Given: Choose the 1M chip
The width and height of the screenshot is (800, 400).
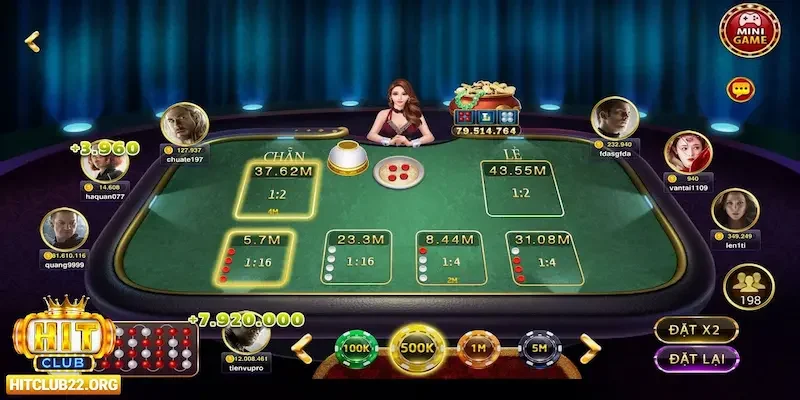Looking at the screenshot, I should [x=478, y=347].
